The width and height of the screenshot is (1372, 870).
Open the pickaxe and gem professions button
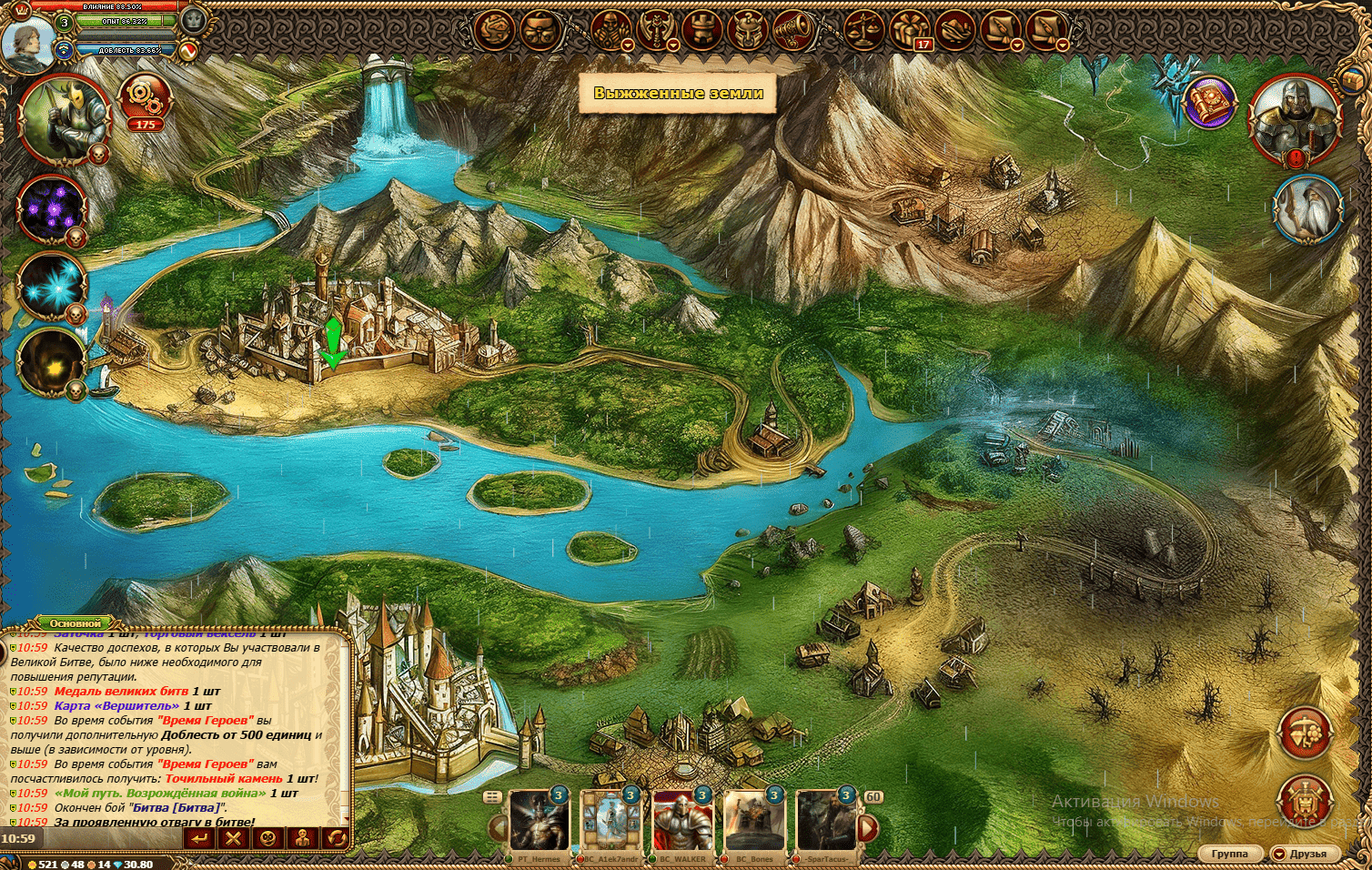pos(1306,732)
